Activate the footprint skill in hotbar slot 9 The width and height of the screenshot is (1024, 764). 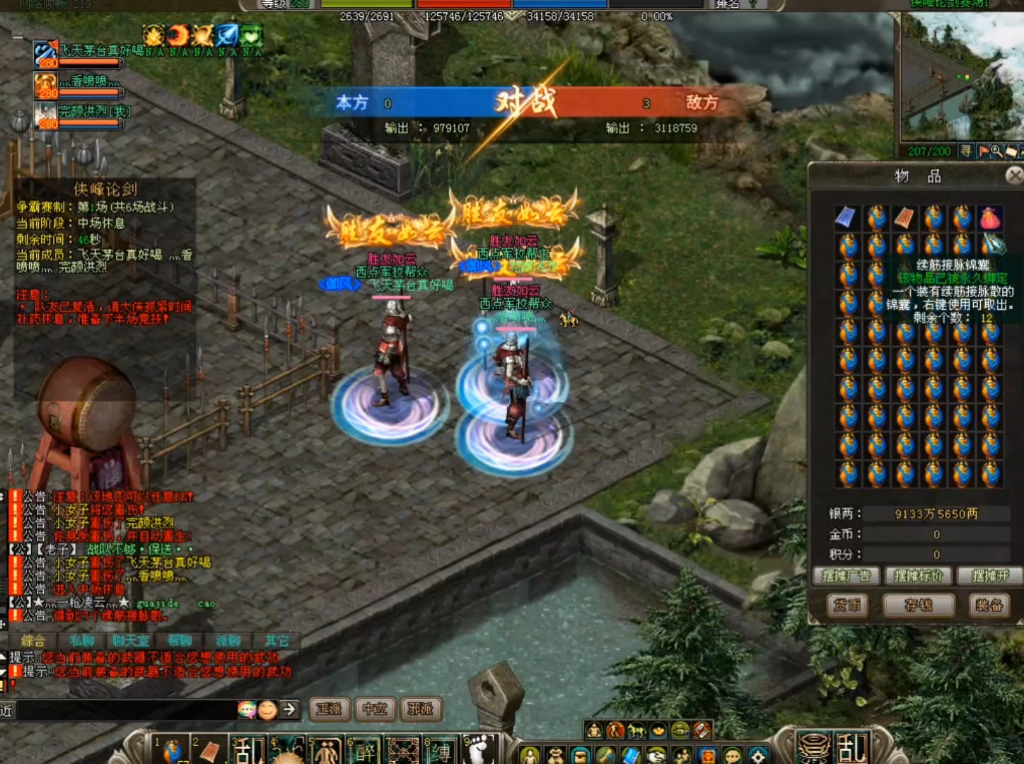click(x=478, y=750)
